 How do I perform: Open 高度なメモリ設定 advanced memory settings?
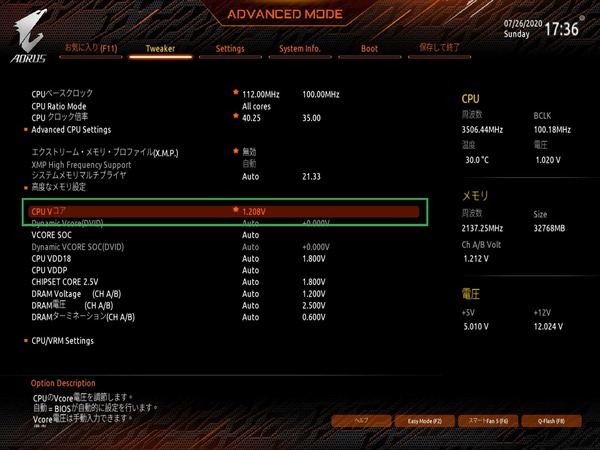pyautogui.click(x=59, y=187)
